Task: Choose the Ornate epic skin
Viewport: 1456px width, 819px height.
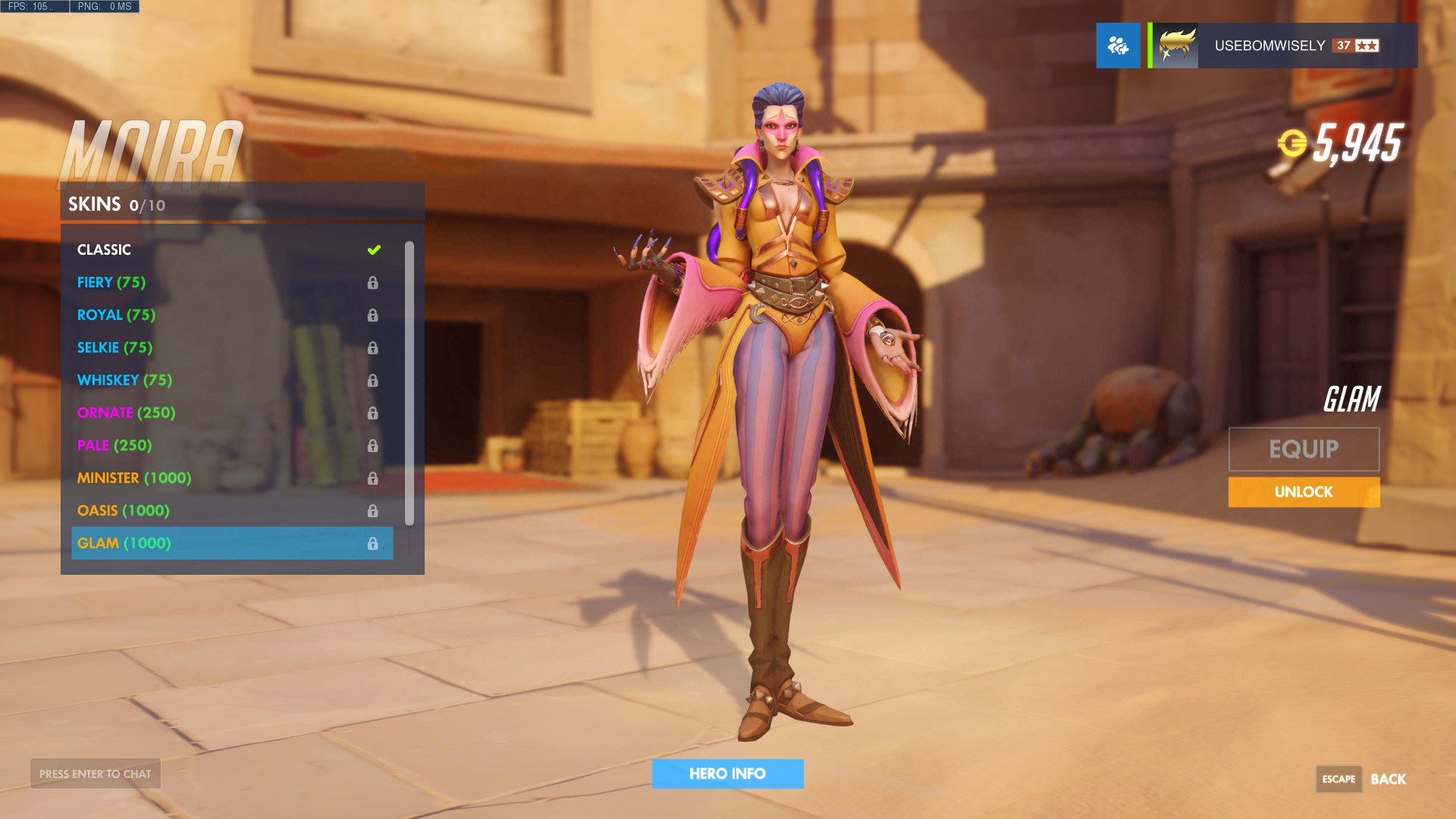Action: point(126,413)
